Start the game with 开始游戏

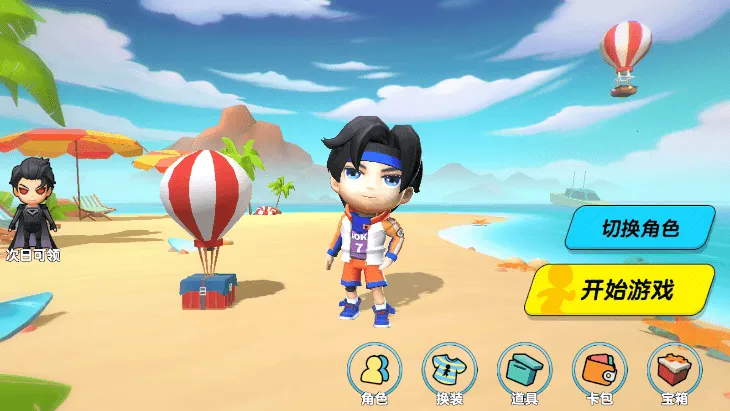pos(623,290)
